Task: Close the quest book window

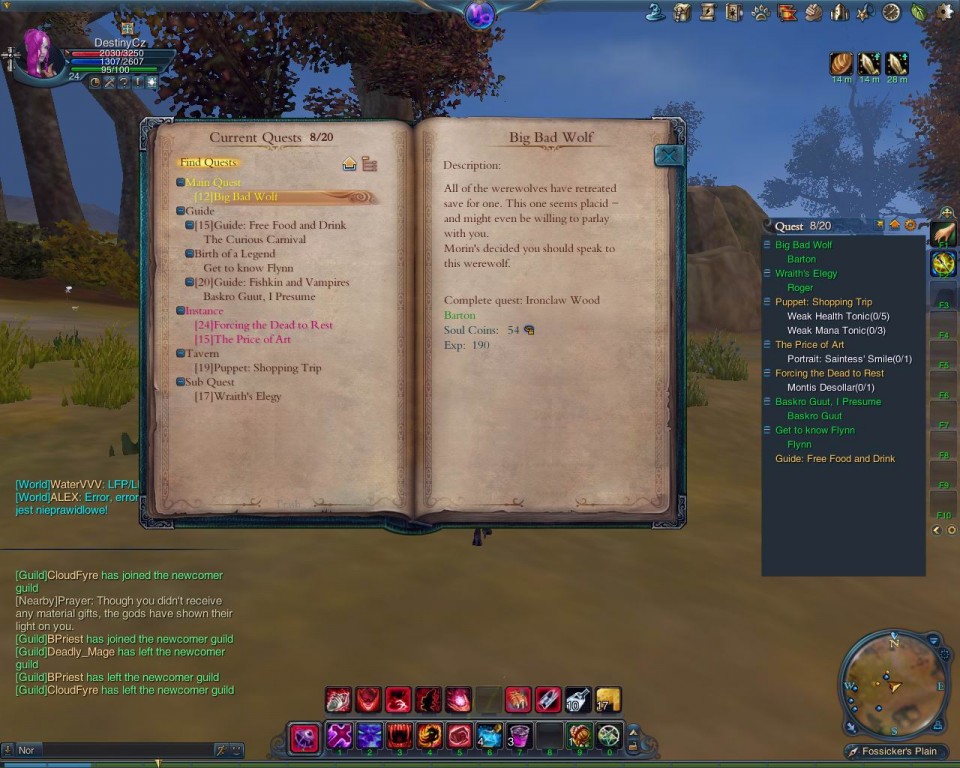Action: pos(669,155)
